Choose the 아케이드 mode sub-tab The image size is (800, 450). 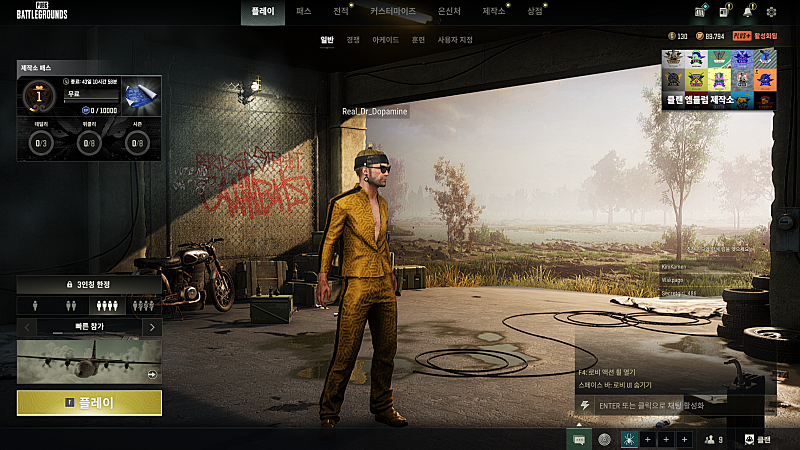[385, 40]
